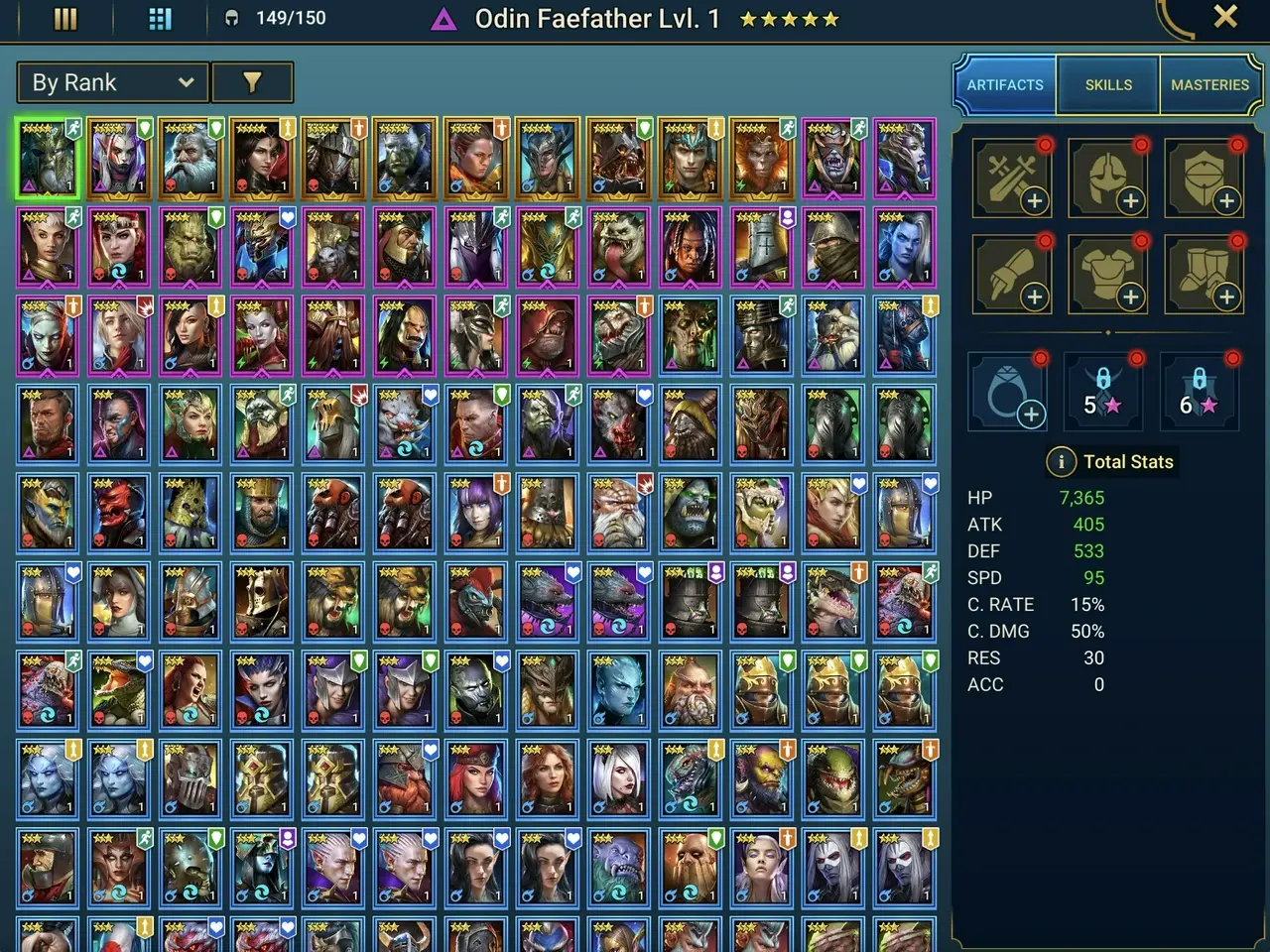The image size is (1270, 952).
Task: Open the ring accessory slot
Action: point(1008,390)
